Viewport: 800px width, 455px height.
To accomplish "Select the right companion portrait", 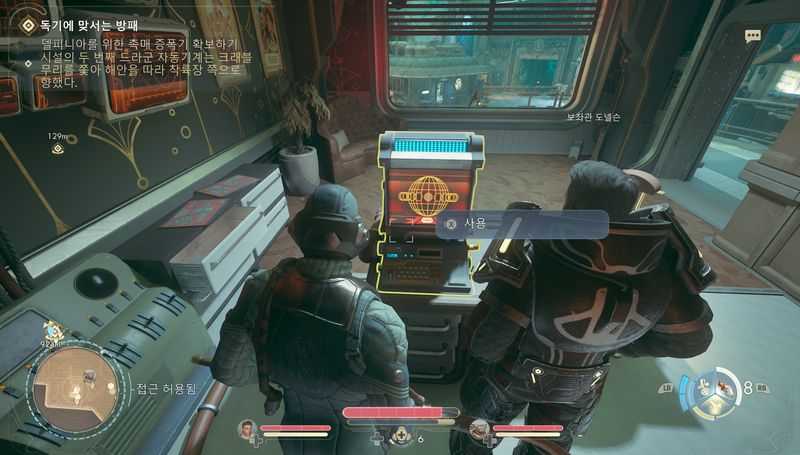I will click(479, 430).
